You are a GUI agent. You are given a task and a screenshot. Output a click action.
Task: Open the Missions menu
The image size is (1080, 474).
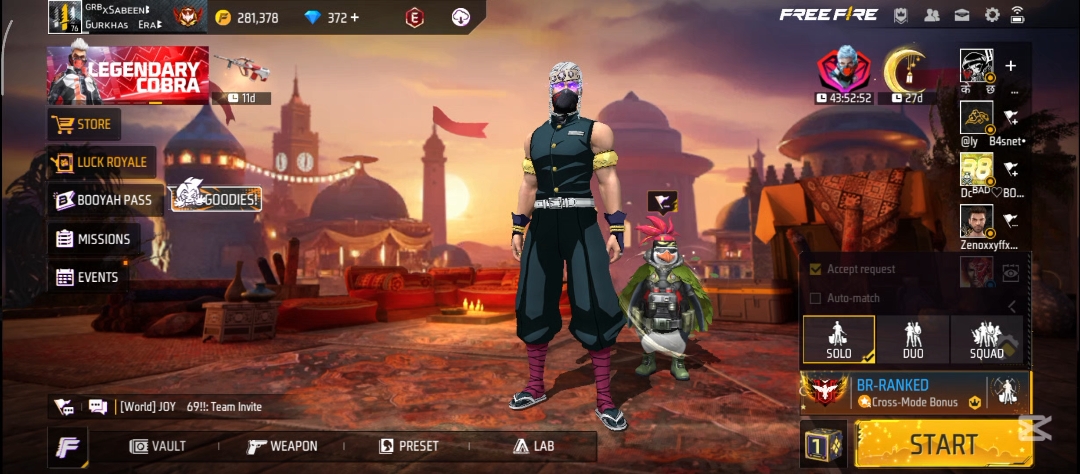pyautogui.click(x=93, y=239)
